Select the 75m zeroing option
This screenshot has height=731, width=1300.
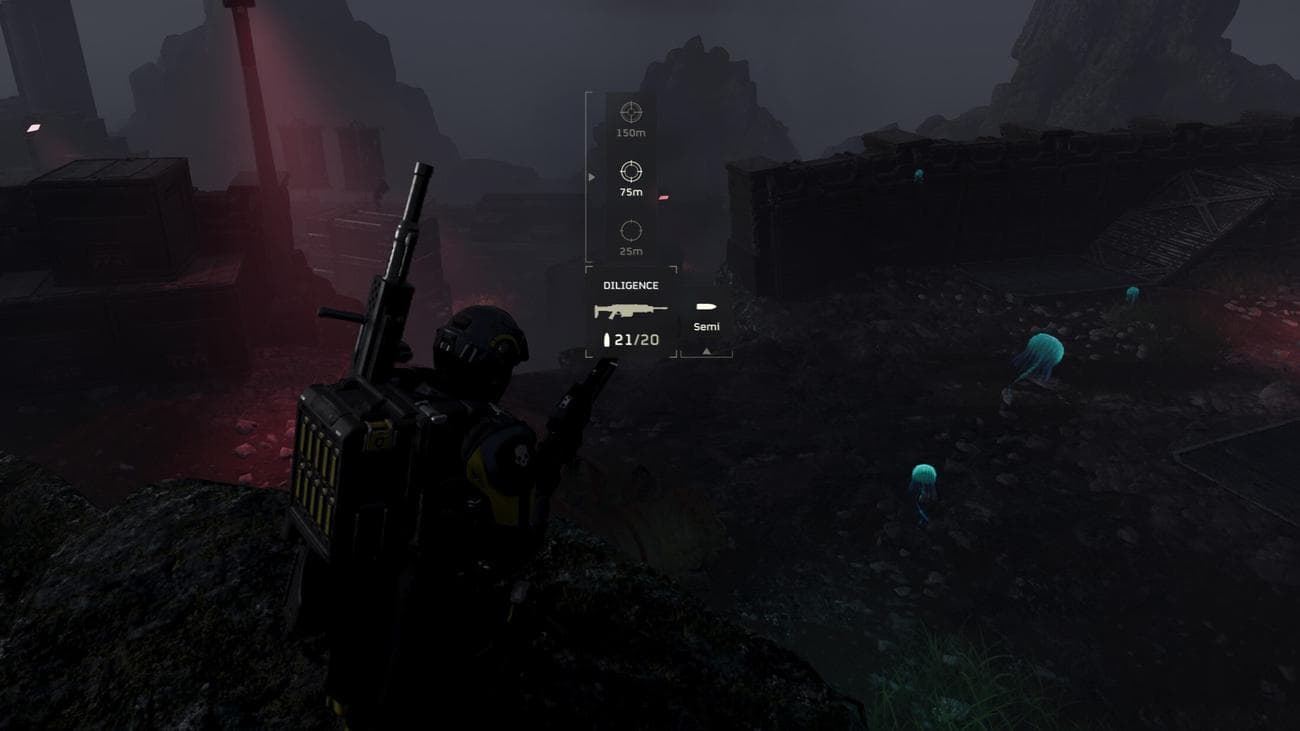[x=630, y=173]
